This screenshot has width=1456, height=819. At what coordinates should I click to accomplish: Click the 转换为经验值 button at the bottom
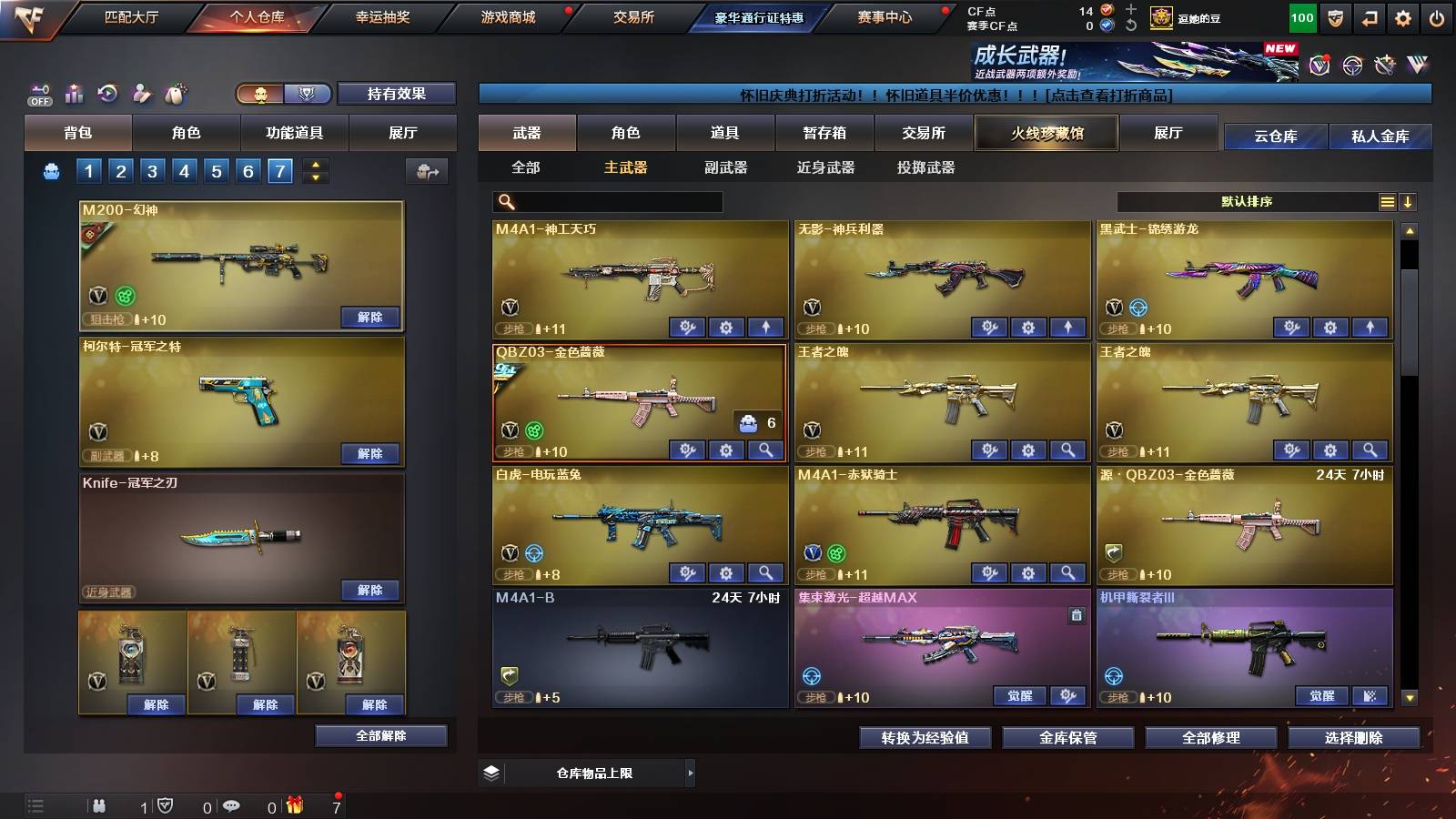click(925, 738)
